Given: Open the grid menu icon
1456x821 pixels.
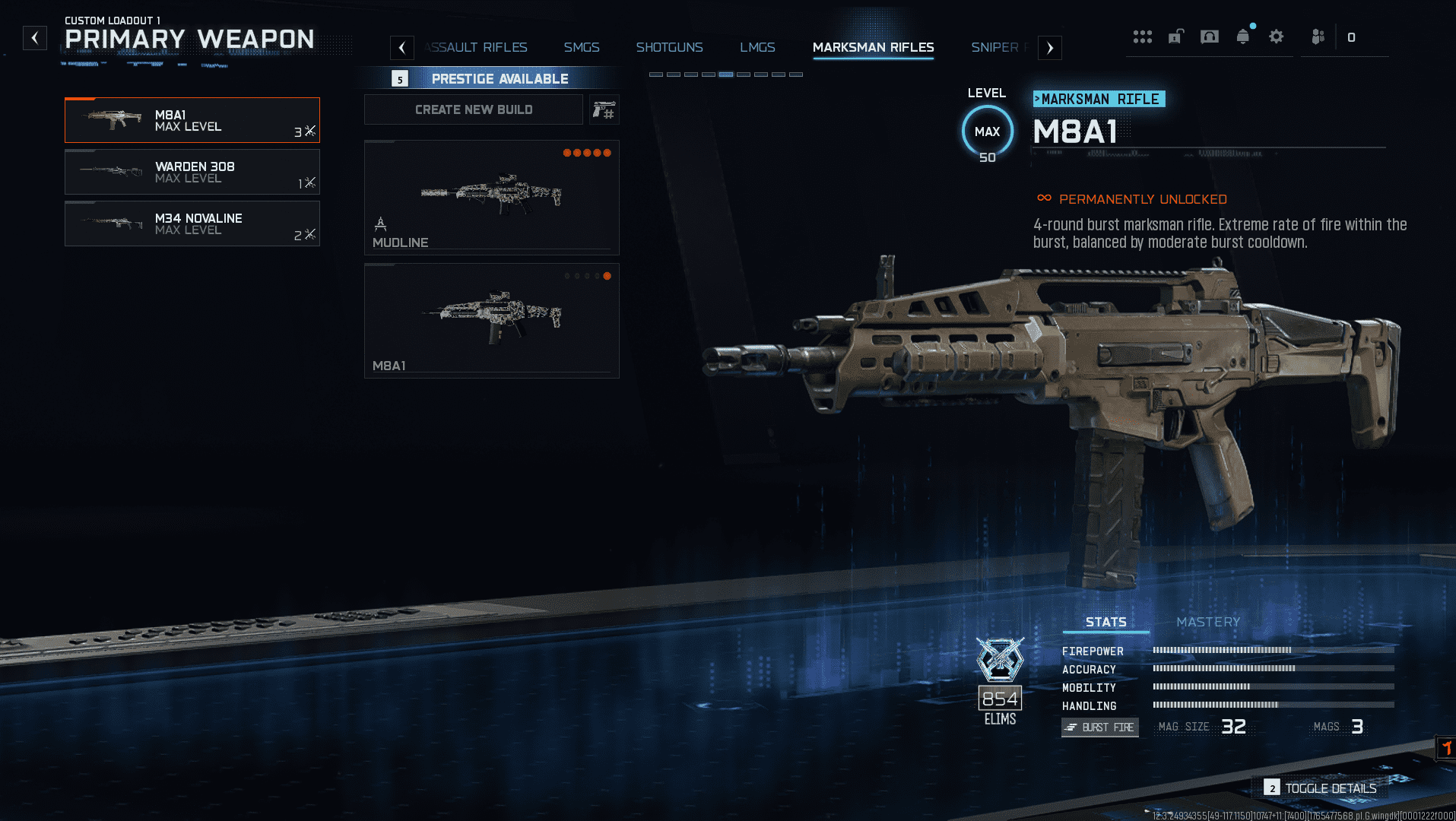Looking at the screenshot, I should 1142,36.
